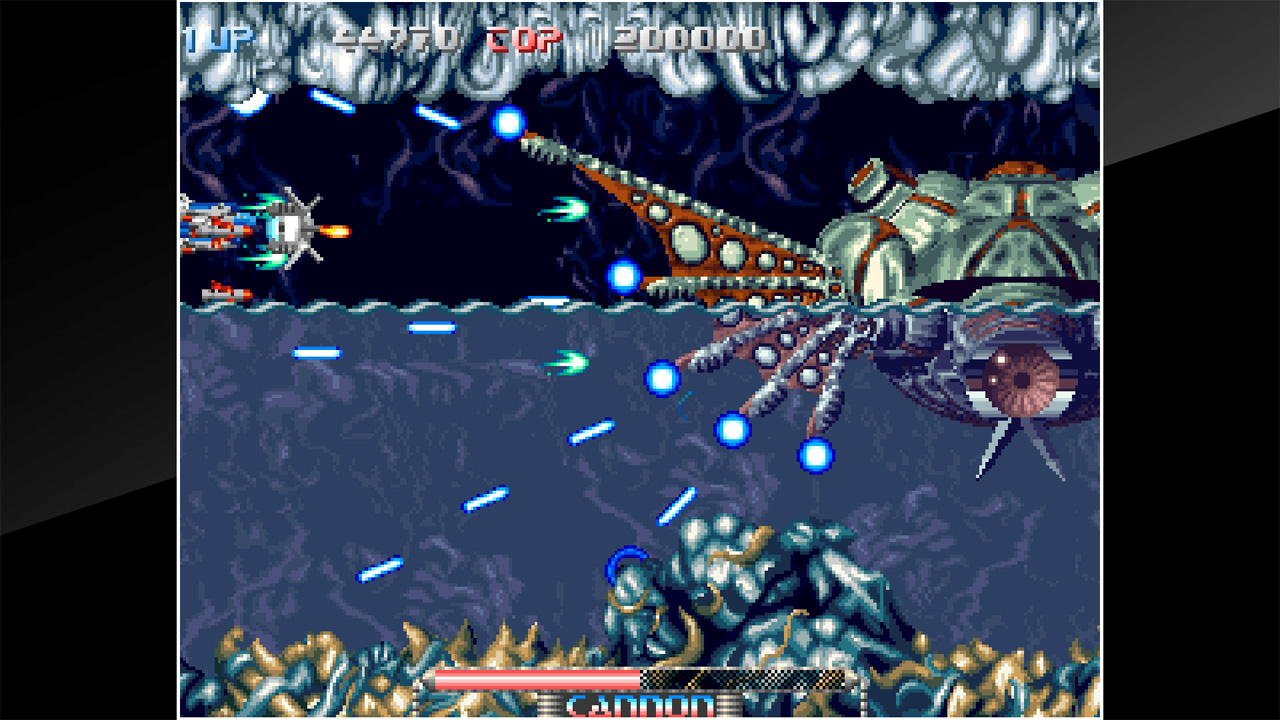This screenshot has height=720, width=1280.
Task: Select the 1UP label in the HUD
Action: [215, 38]
